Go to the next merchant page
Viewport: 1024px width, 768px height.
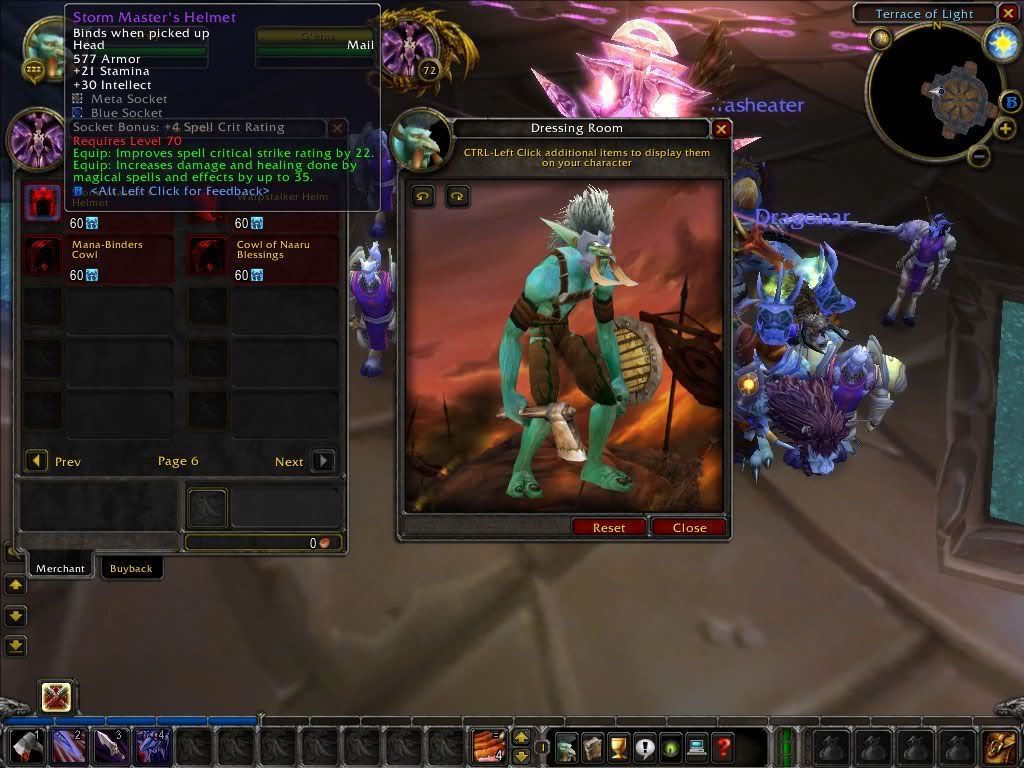tap(323, 461)
